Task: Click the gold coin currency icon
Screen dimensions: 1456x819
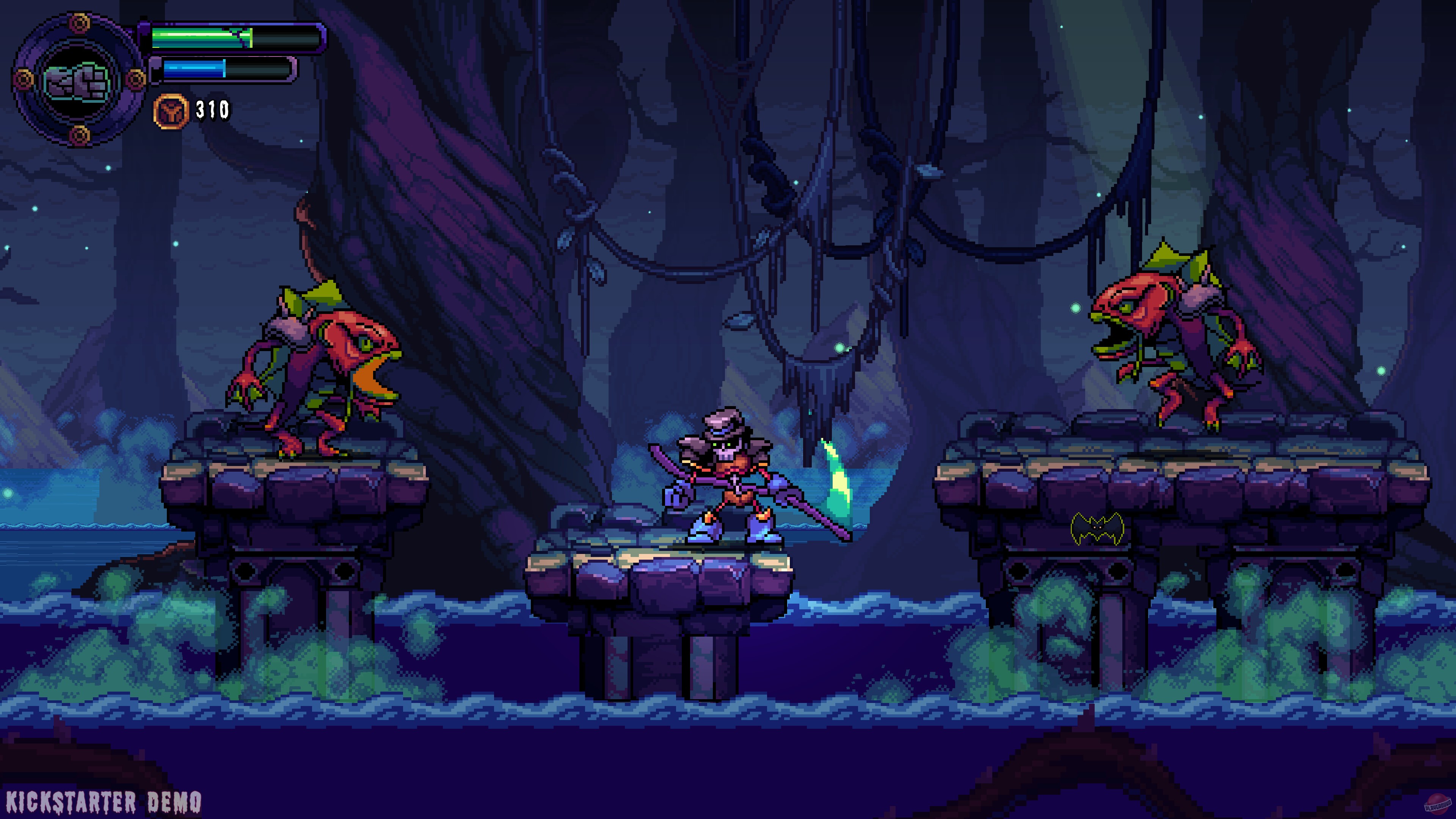Action: [x=170, y=111]
